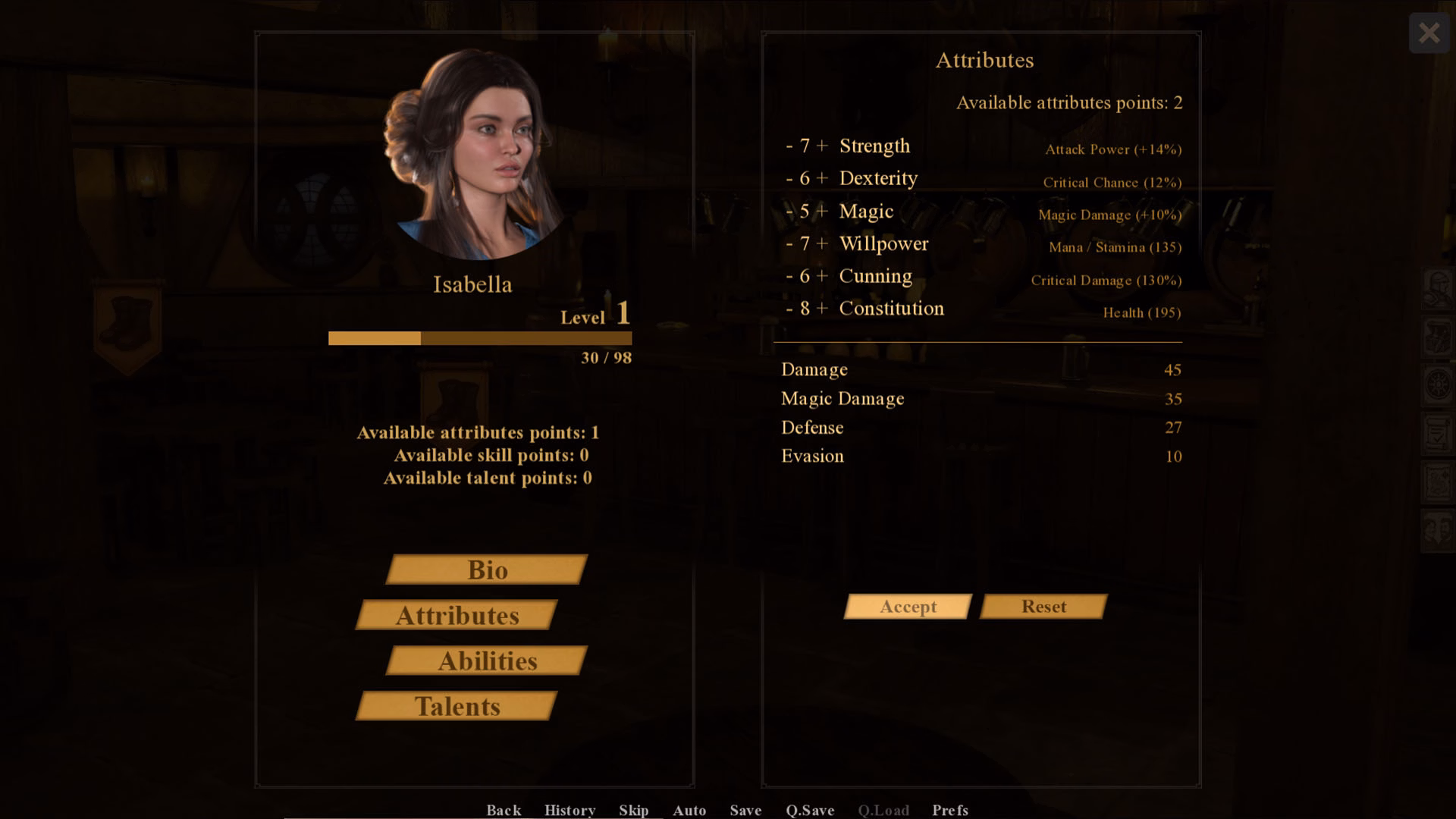This screenshot has height=819, width=1456.
Task: Increase Strength by one point
Action: (822, 146)
